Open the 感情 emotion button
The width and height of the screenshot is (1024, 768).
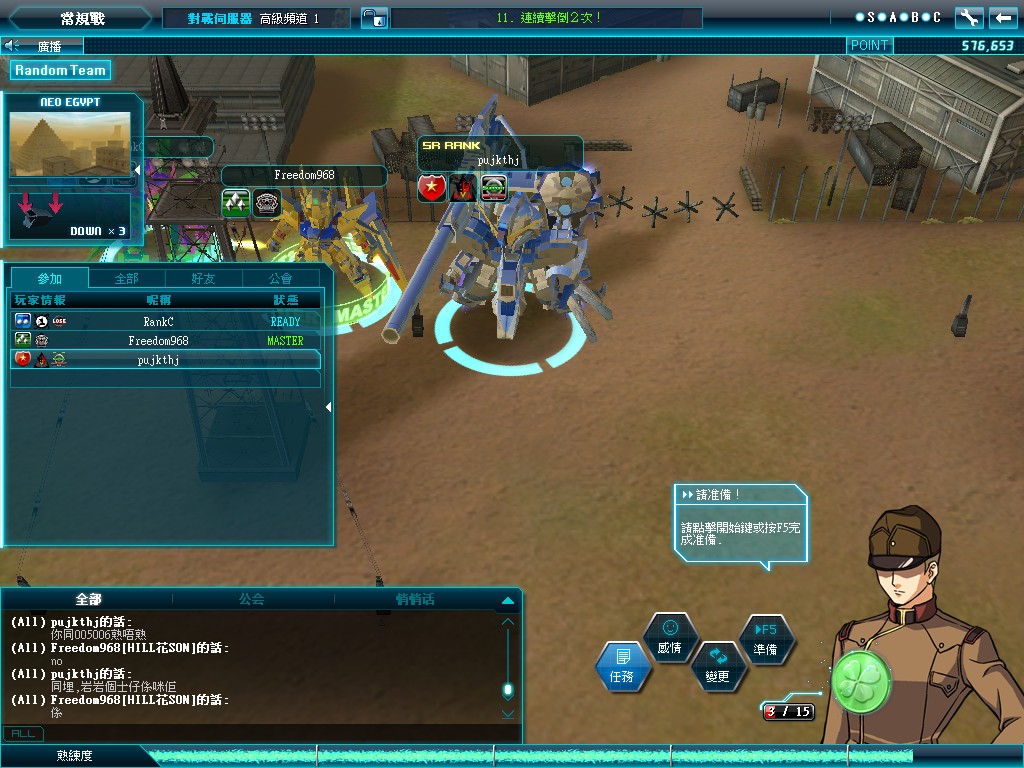click(669, 637)
